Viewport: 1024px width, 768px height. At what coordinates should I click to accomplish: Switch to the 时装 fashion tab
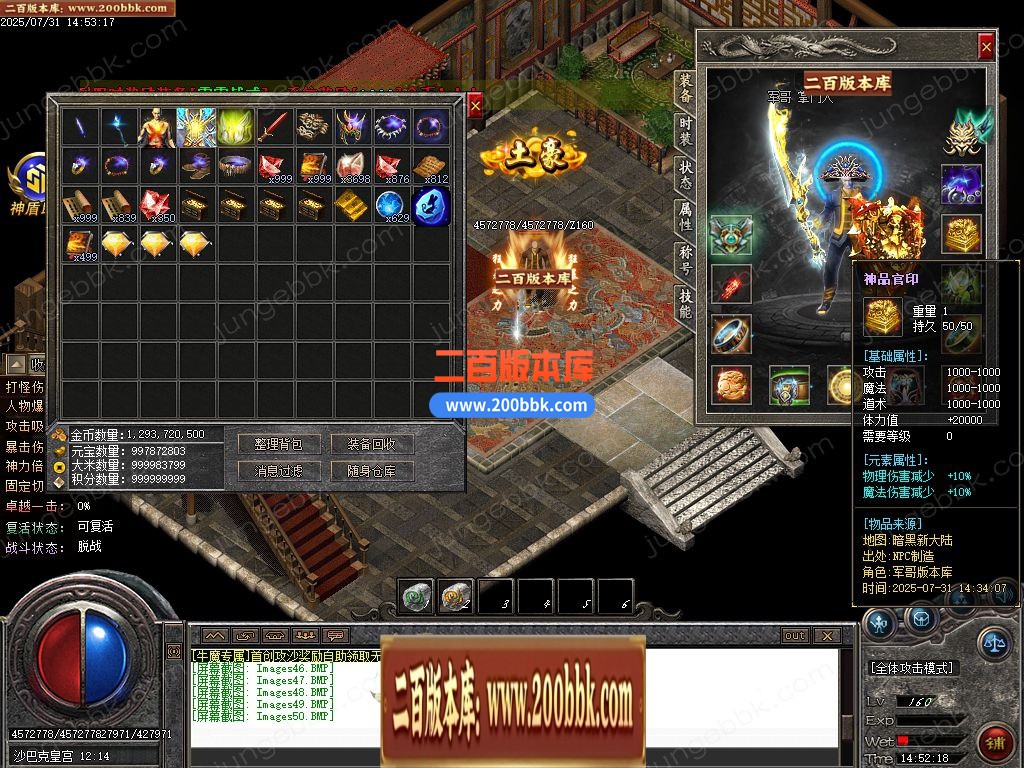coord(685,129)
